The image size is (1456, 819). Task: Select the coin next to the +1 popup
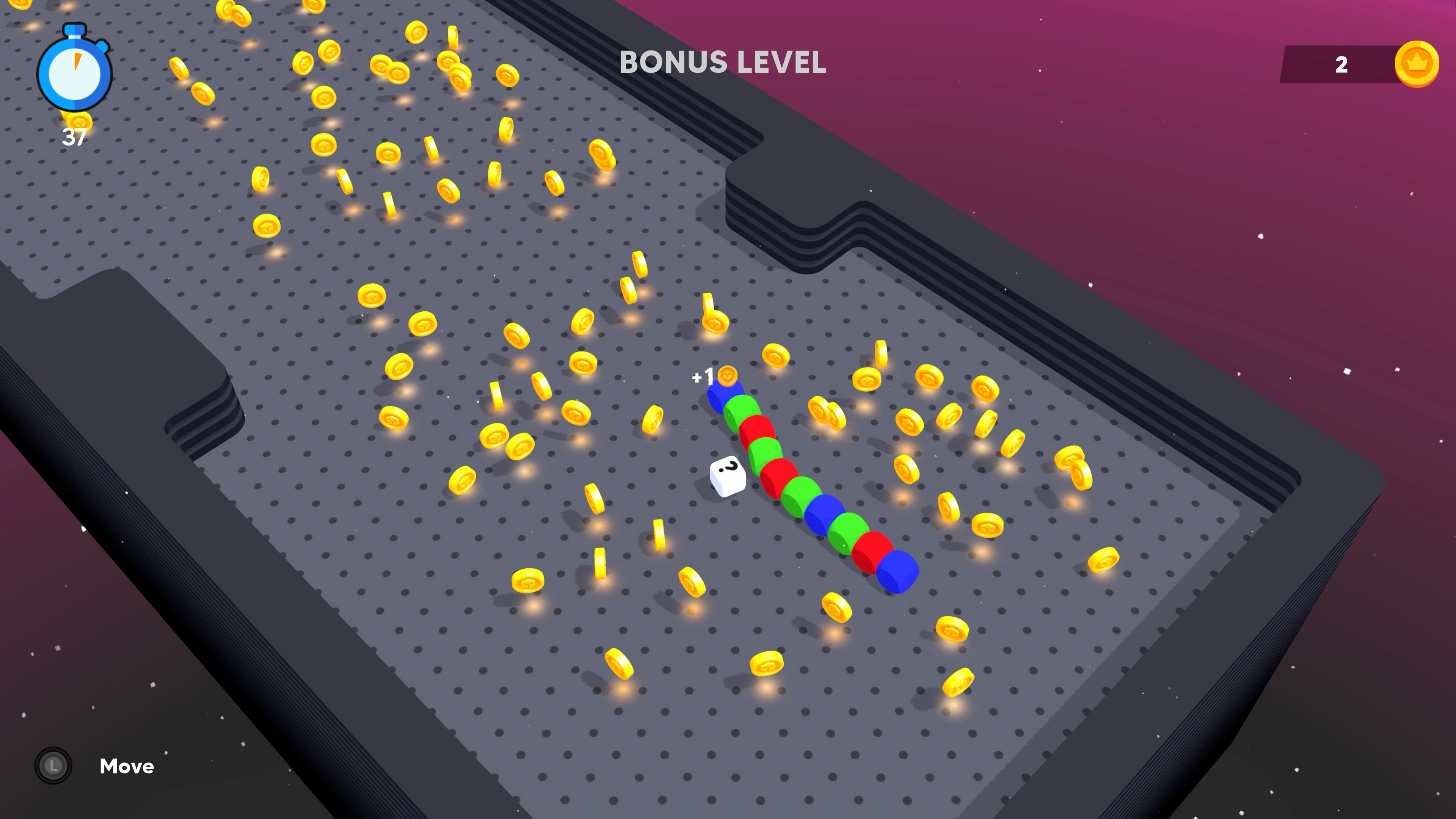(727, 376)
